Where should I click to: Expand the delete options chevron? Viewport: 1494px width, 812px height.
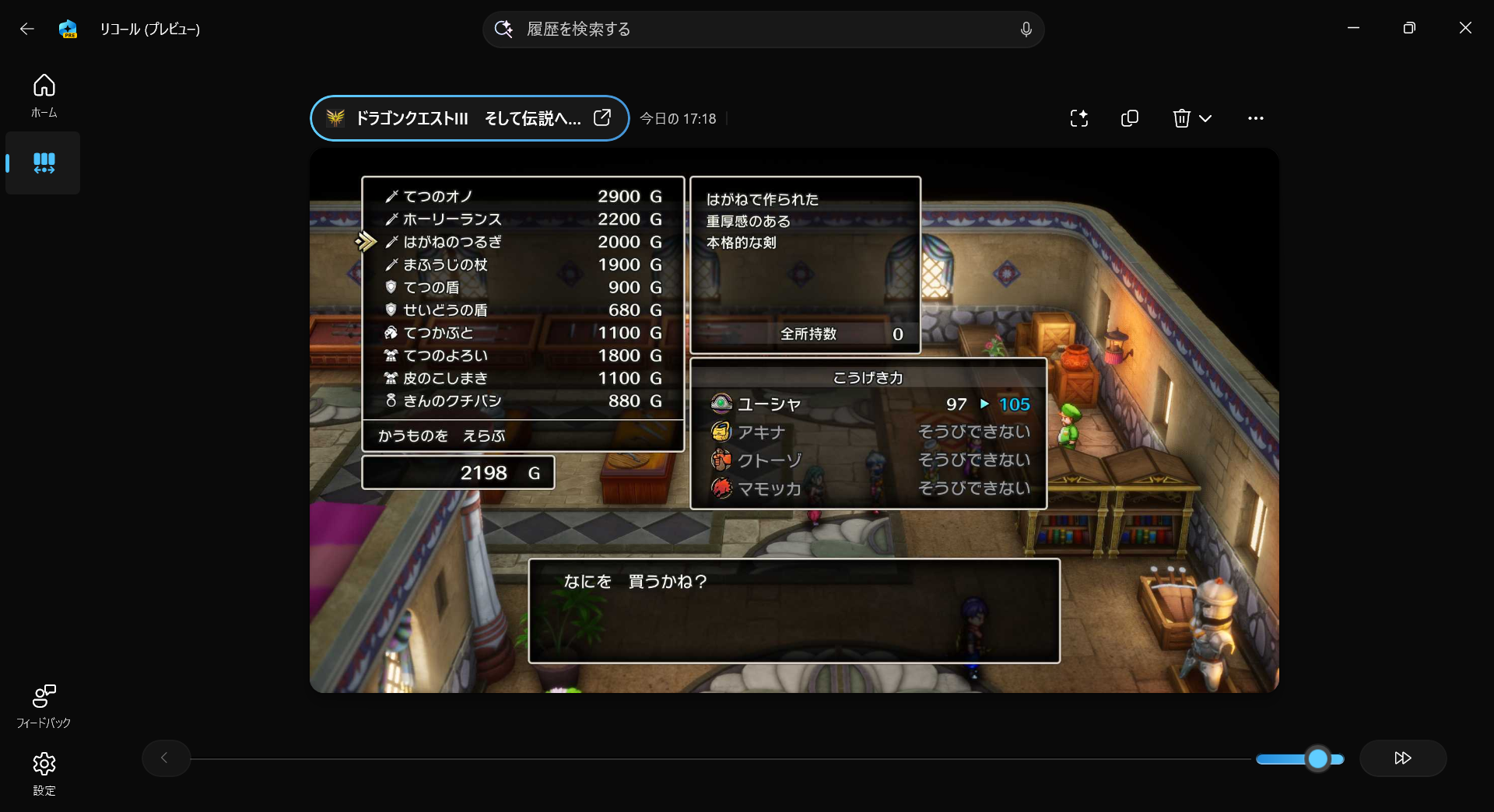tap(1205, 118)
